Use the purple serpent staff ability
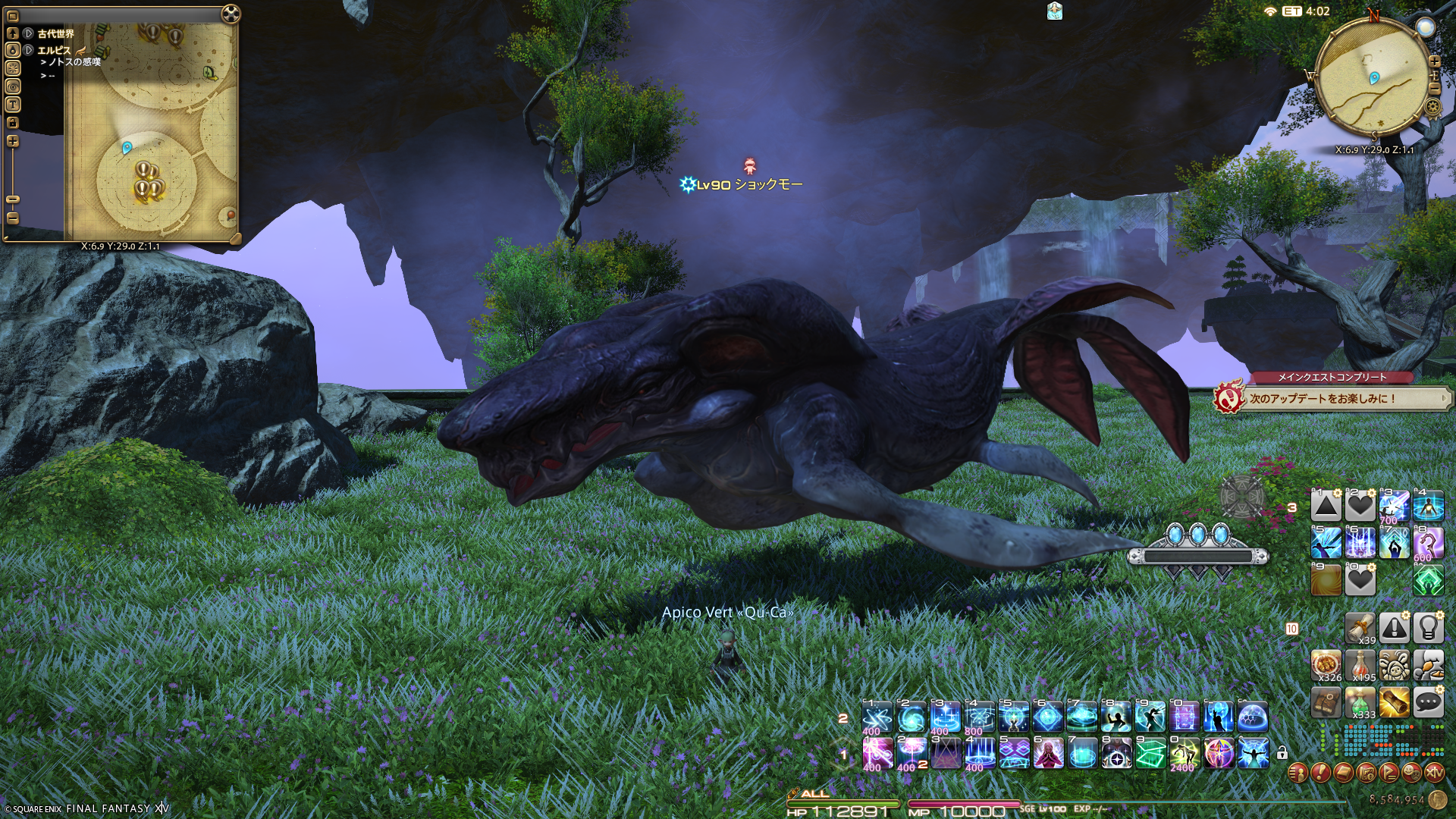 [x=1428, y=544]
